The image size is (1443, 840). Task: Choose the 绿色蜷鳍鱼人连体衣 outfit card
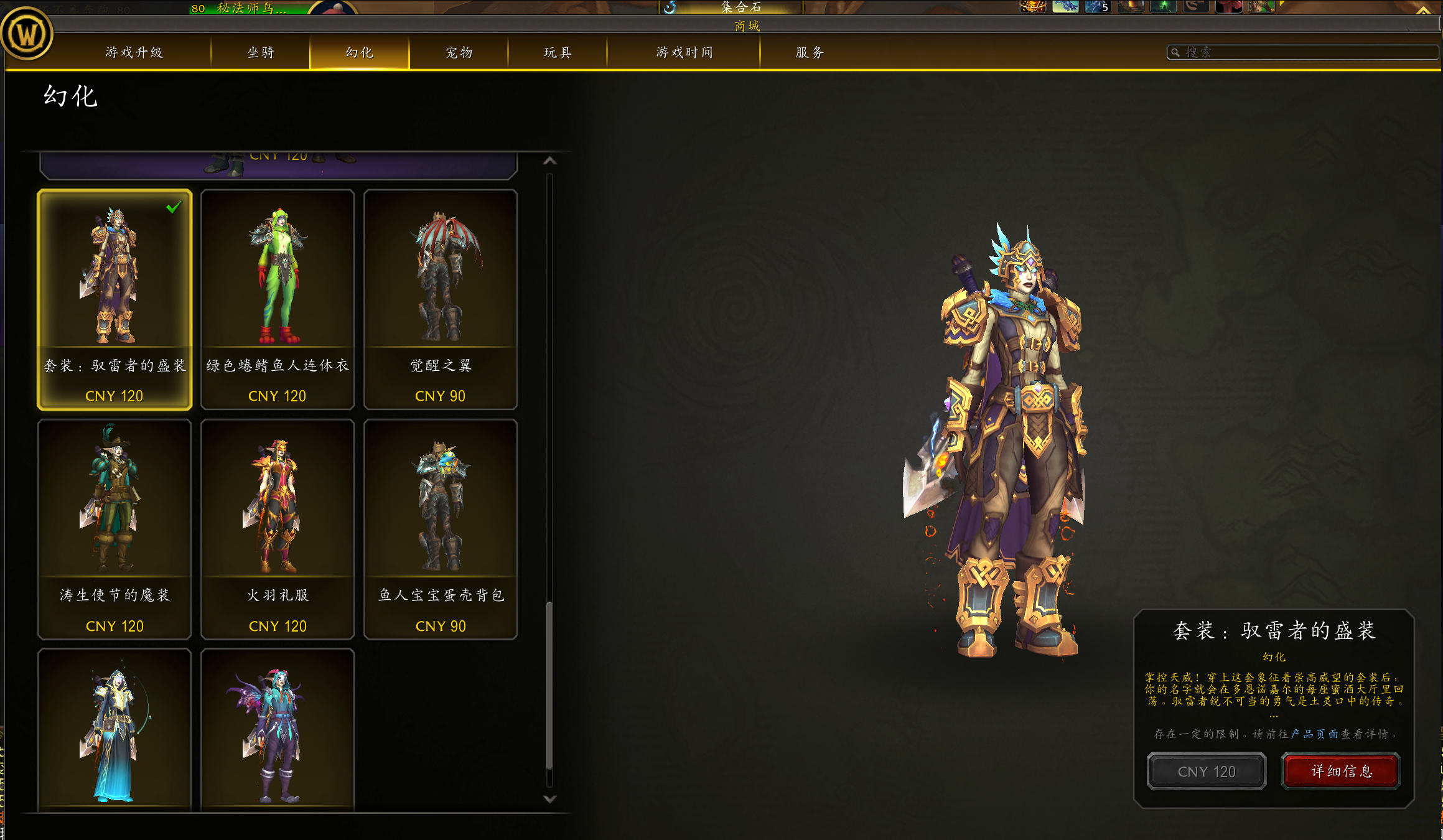[278, 299]
